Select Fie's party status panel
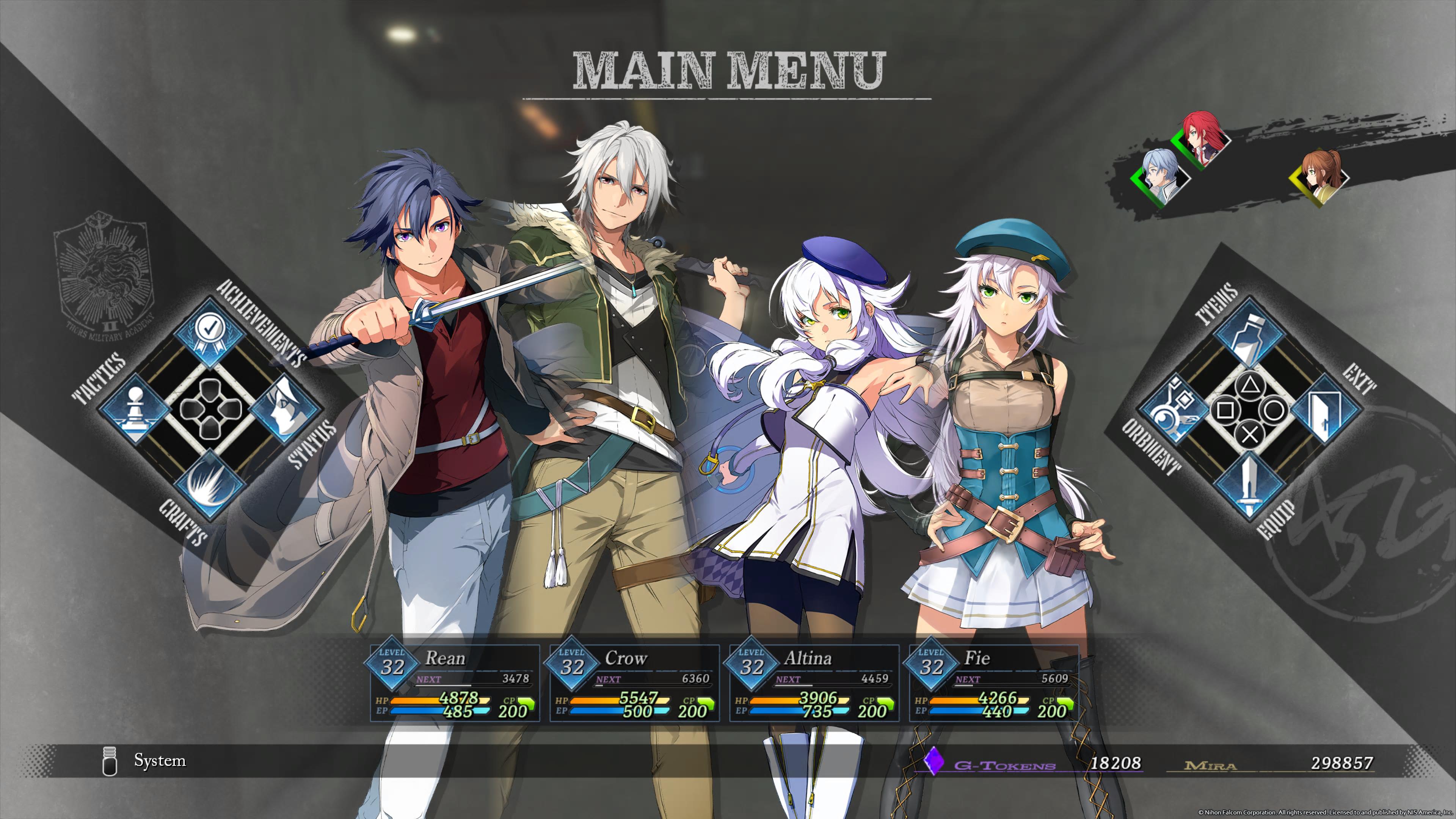The image size is (1456, 819). pos(994,683)
